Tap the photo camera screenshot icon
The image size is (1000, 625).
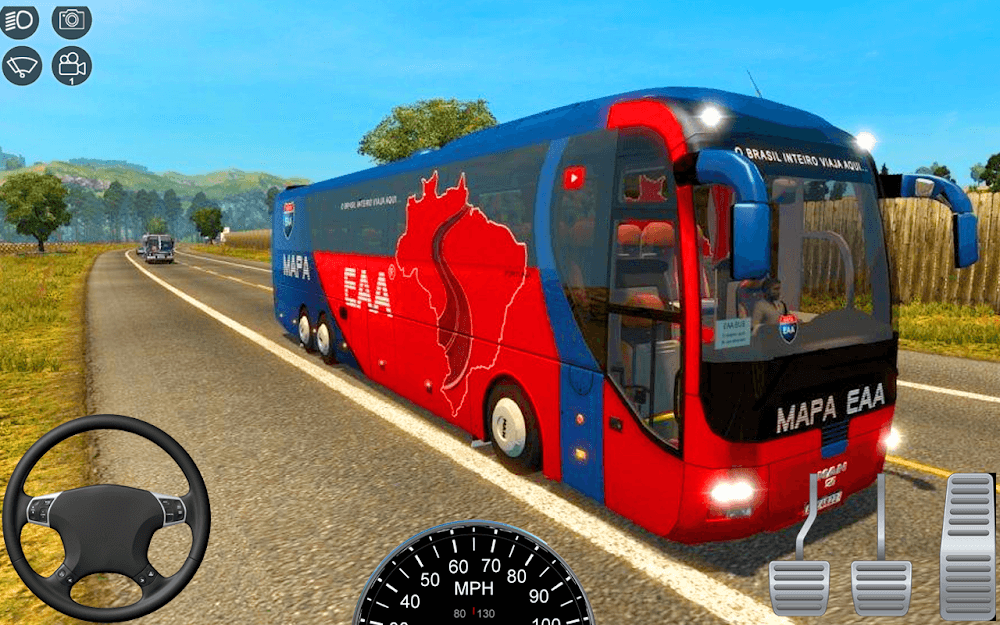pyautogui.click(x=72, y=20)
